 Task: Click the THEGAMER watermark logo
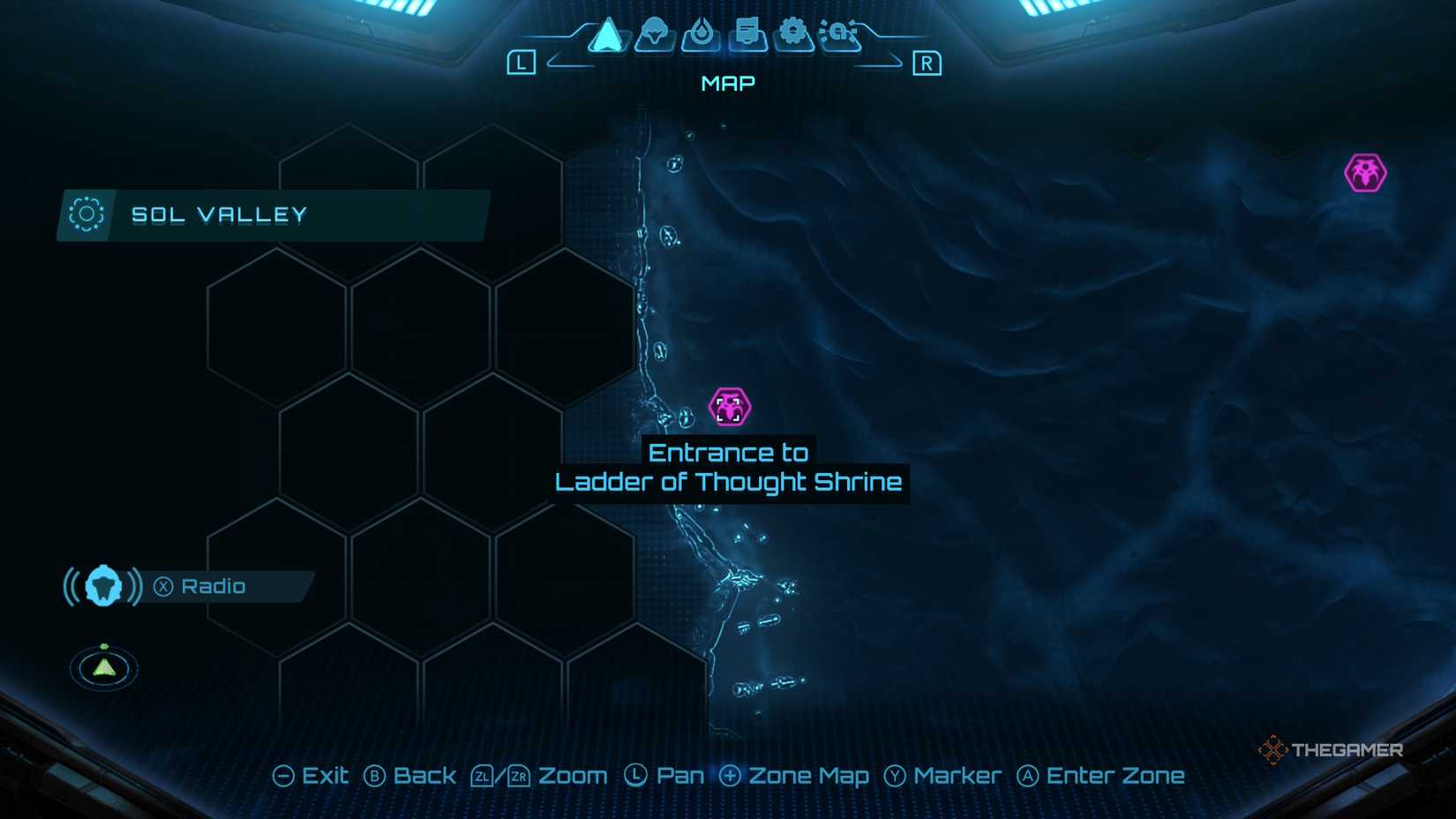pos(1335,751)
